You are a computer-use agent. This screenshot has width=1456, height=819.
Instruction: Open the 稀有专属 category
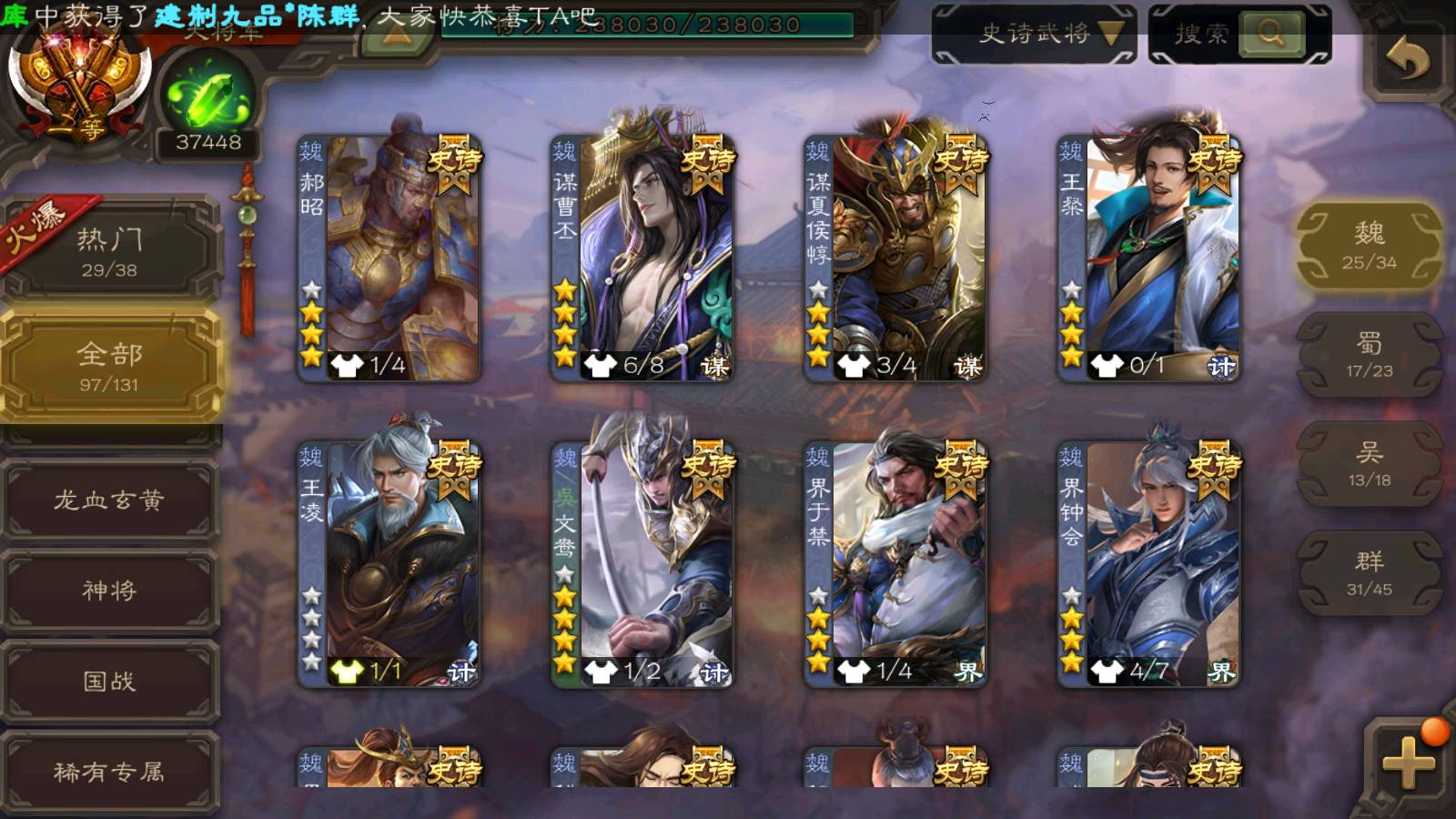click(x=109, y=772)
